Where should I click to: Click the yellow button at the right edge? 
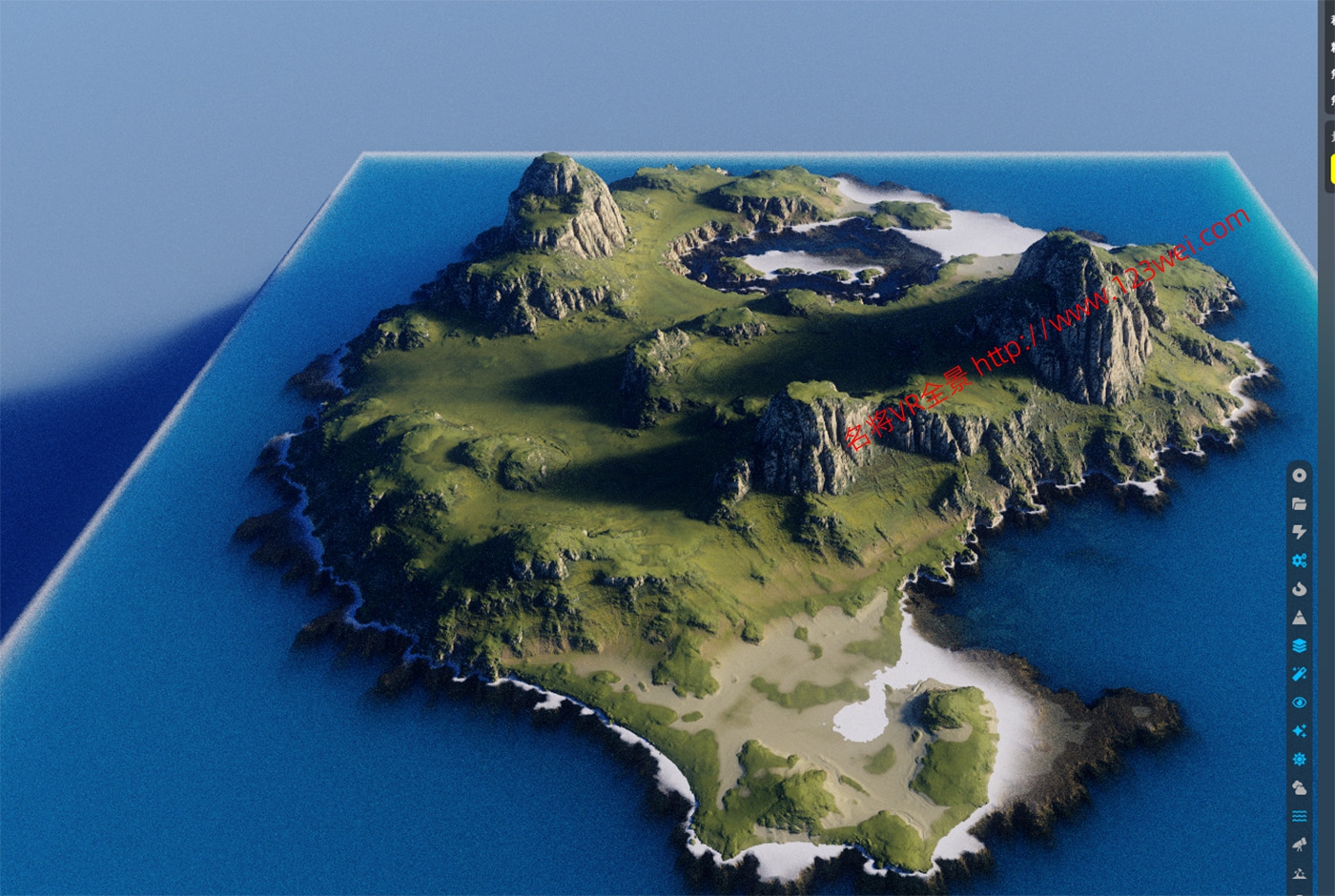pyautogui.click(x=1331, y=169)
